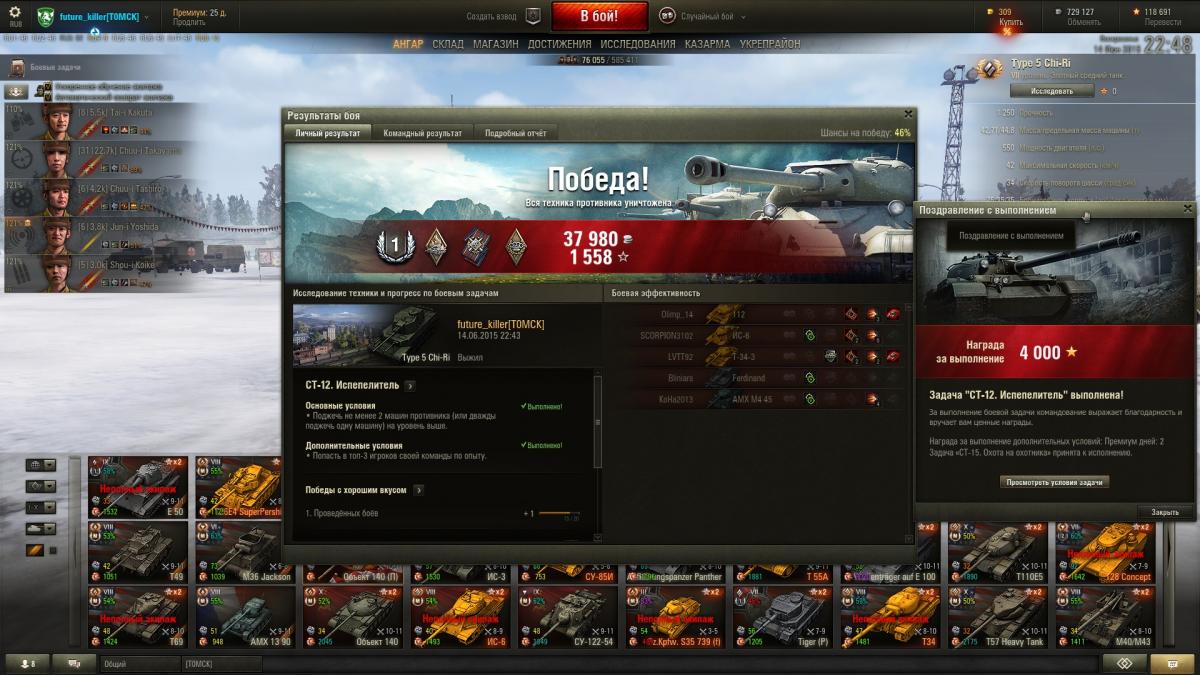Start battle with the red В бой! button

pyautogui.click(x=599, y=16)
